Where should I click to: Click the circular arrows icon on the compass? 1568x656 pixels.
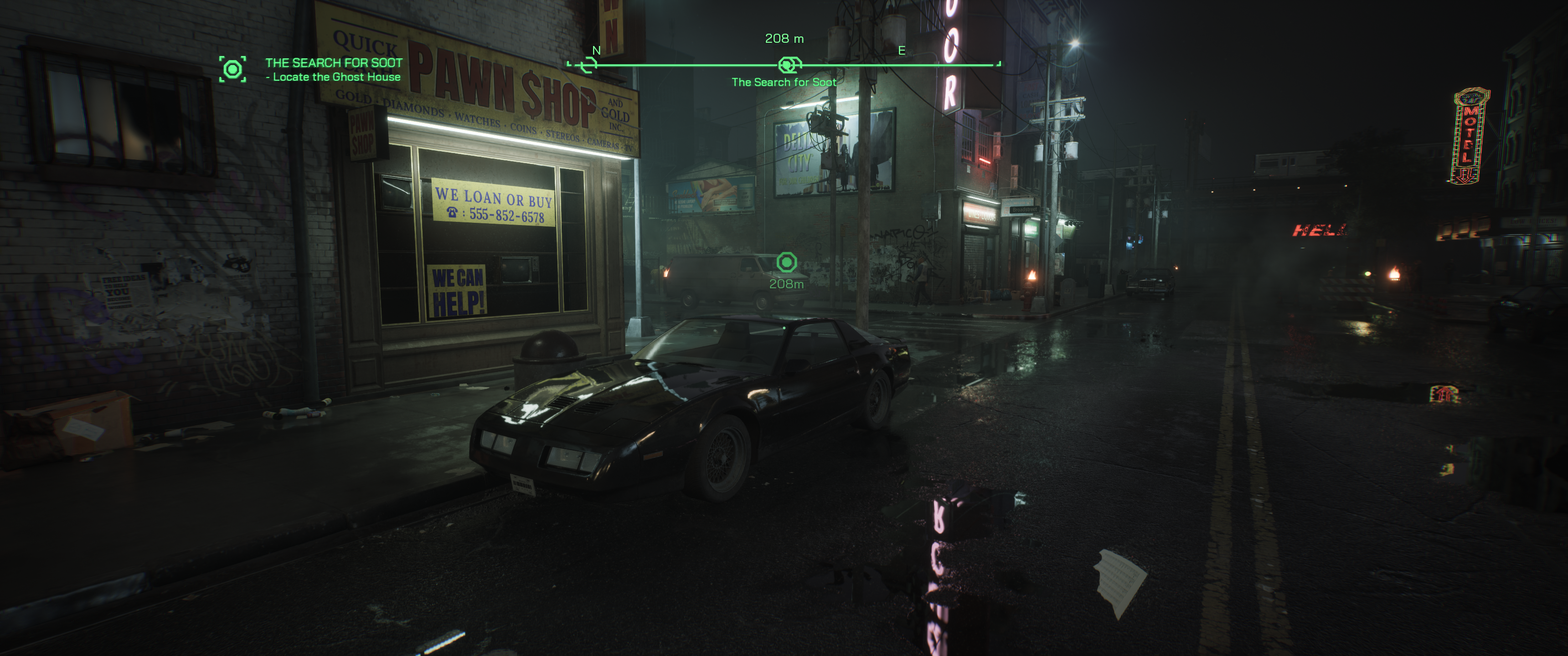(x=588, y=65)
